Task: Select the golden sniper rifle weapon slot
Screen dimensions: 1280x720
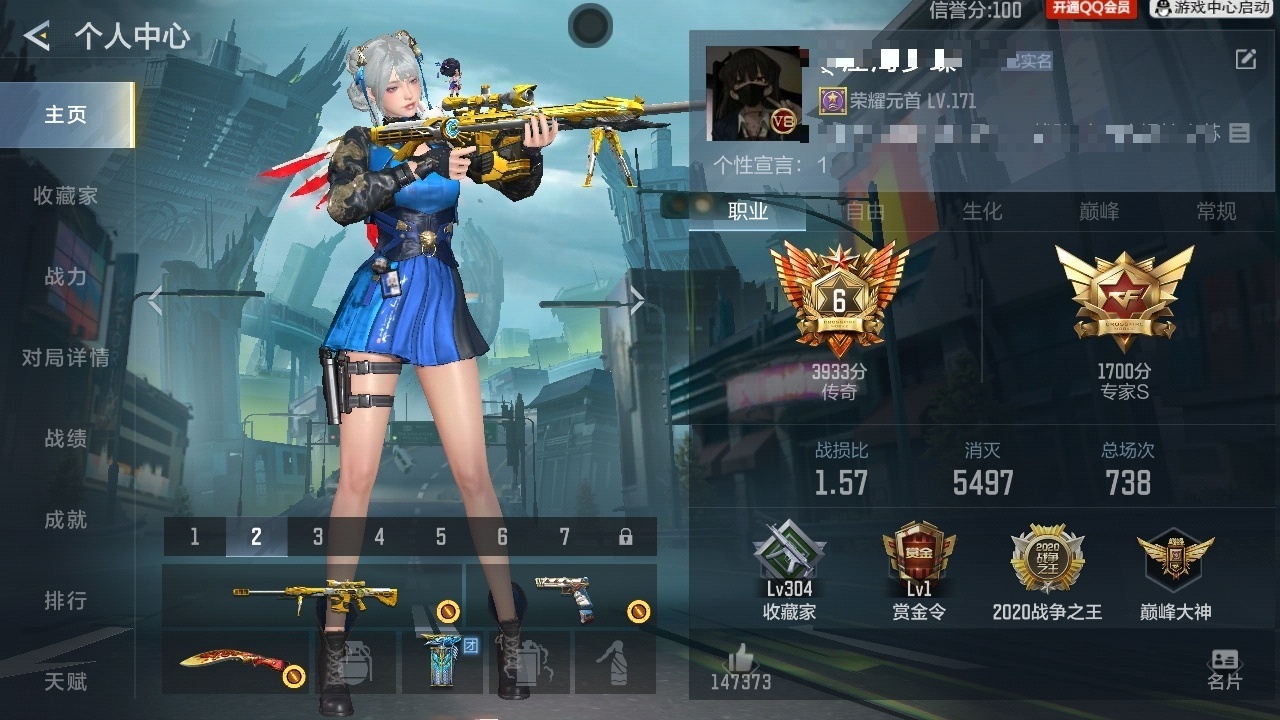Action: (312, 596)
